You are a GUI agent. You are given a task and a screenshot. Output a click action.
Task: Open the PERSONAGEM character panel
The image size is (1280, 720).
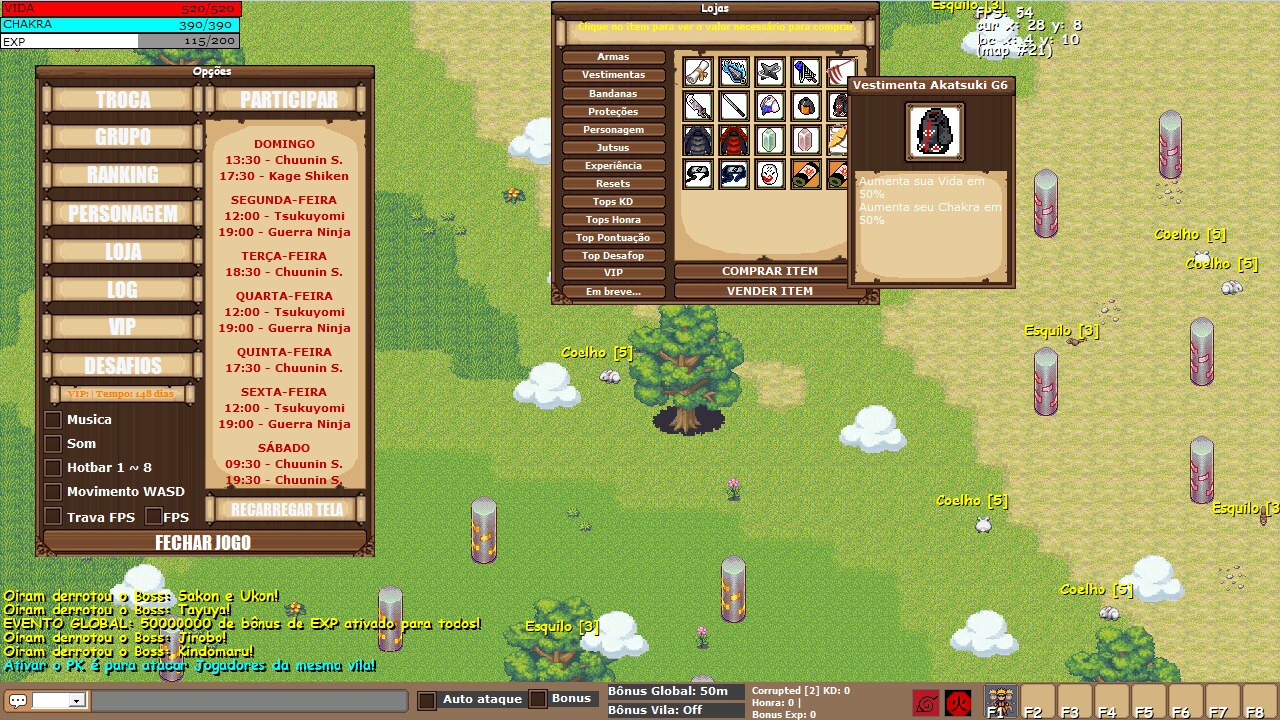(x=123, y=213)
